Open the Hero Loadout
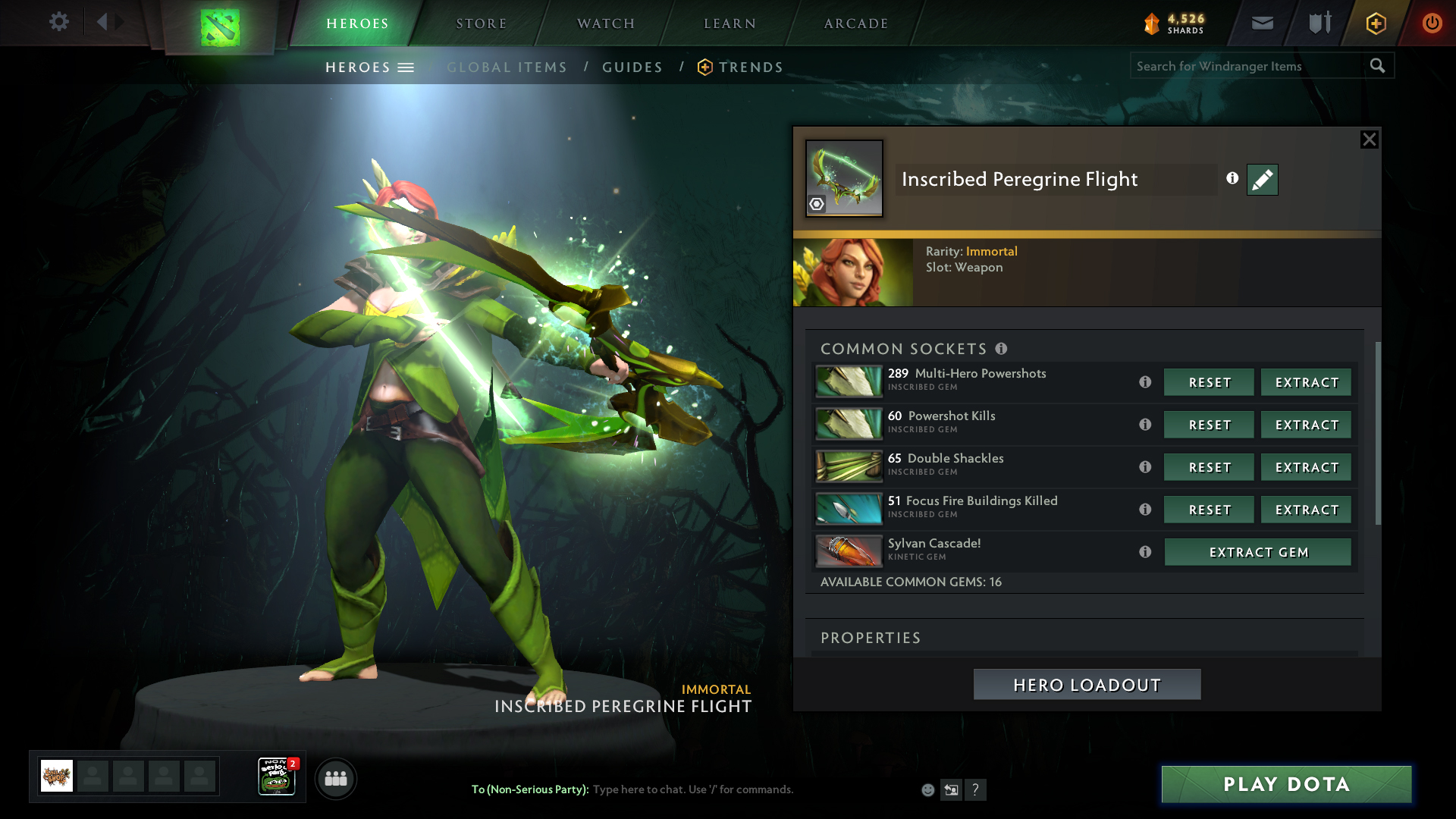1456x819 pixels. (x=1087, y=685)
